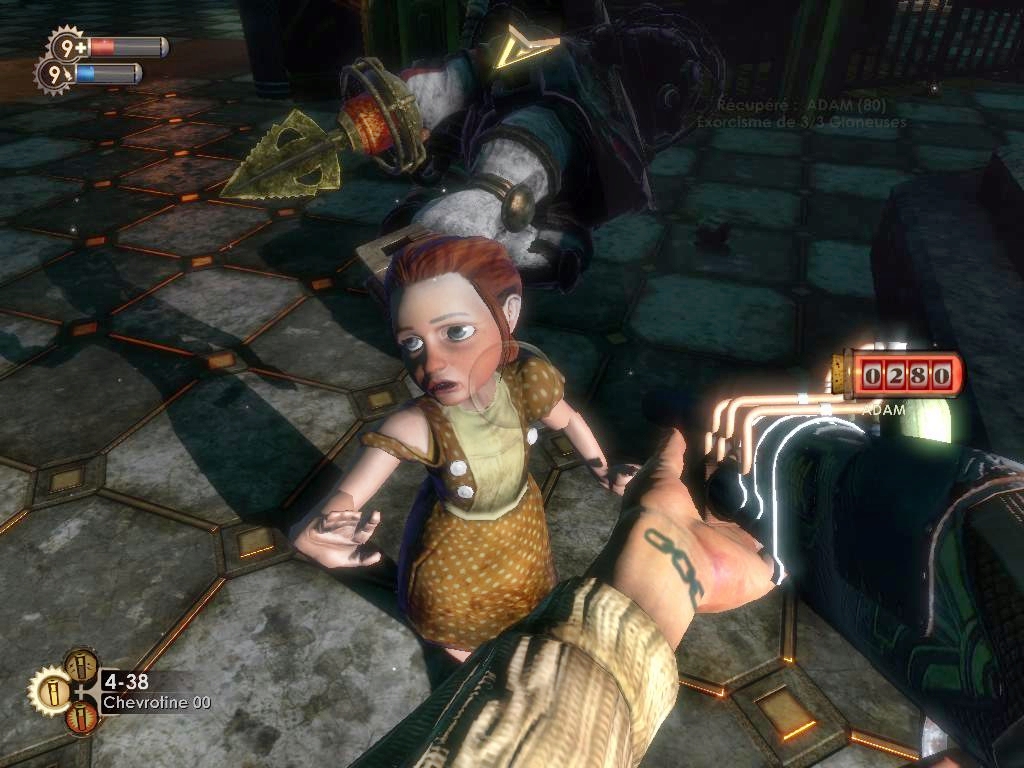The height and width of the screenshot is (768, 1024).
Task: Click the Exorcisme de 3/3 Glaneuses objective text
Action: [801, 122]
